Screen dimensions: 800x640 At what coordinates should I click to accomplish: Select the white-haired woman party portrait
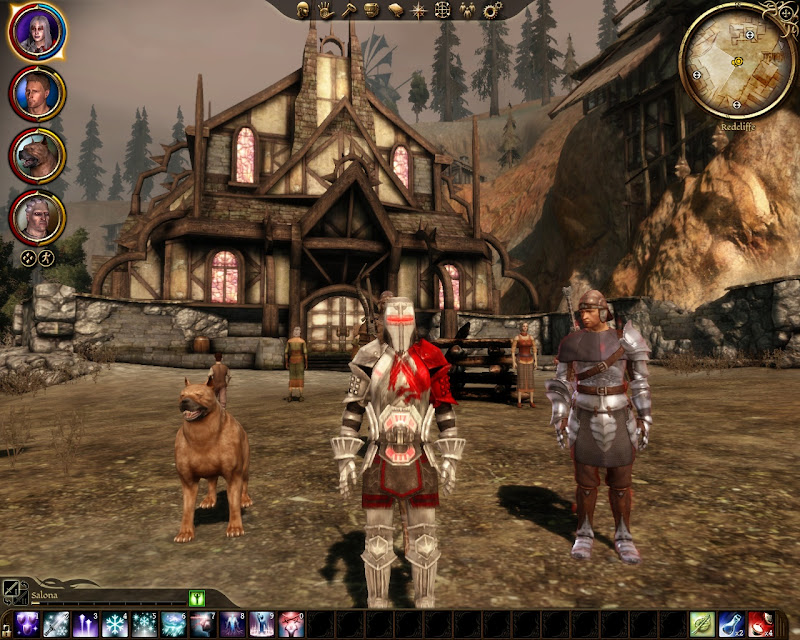coord(37,33)
